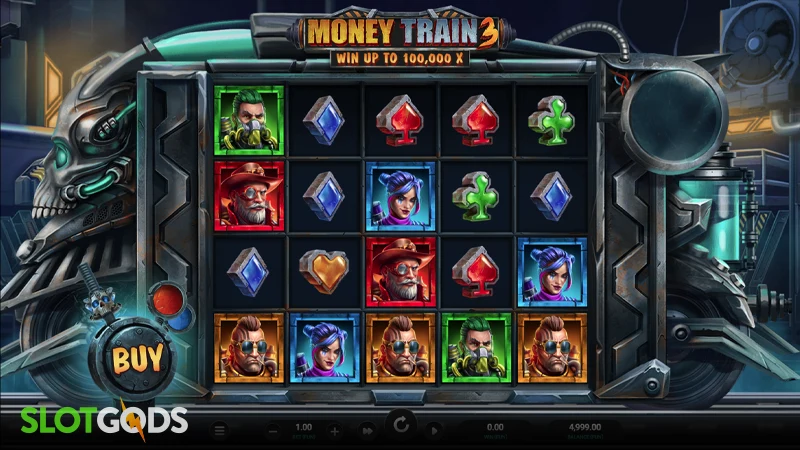The width and height of the screenshot is (800, 450).
Task: Decrease the bet with the minus button
Action: 275,431
